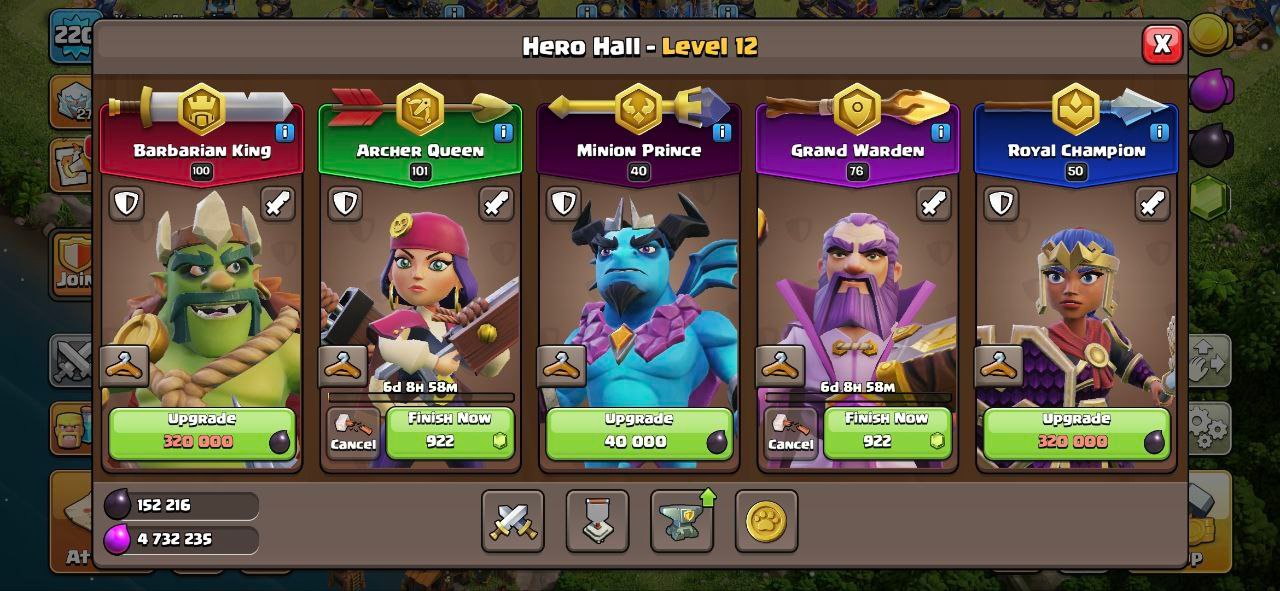Close the Hero Hall window
Image resolution: width=1280 pixels, height=591 pixels.
click(x=1161, y=45)
